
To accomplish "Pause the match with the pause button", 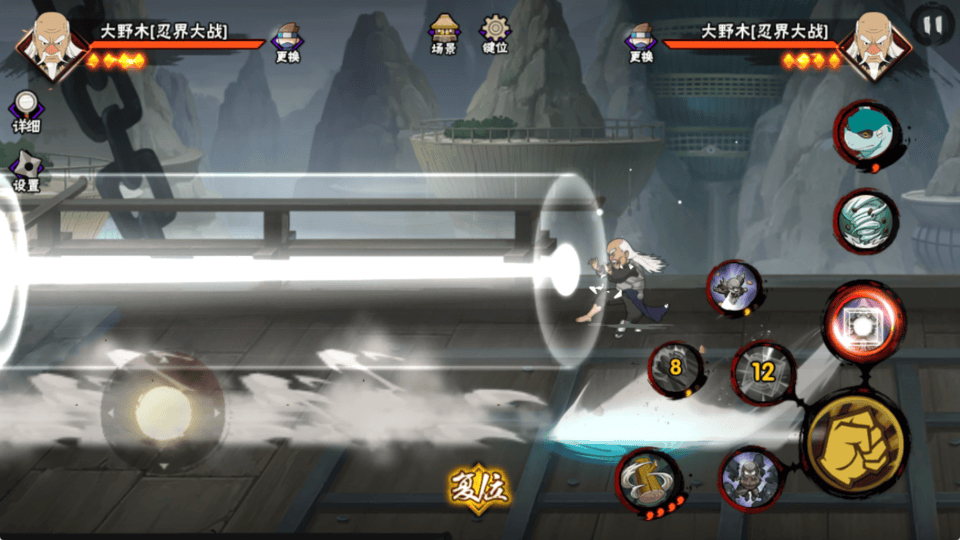I will tap(932, 24).
